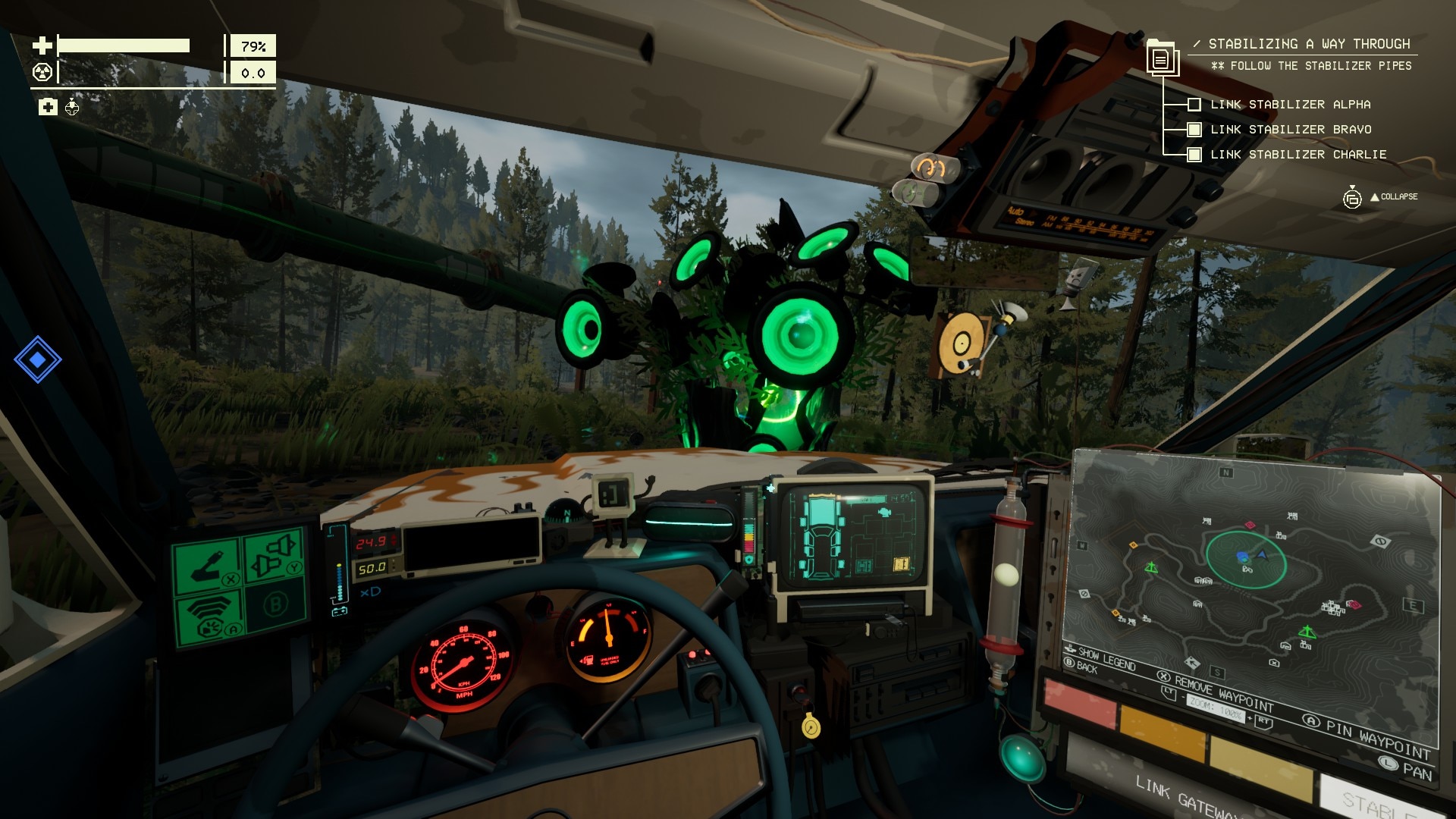Select the Link Stabilizer Alpha objective
Image resolution: width=1456 pixels, height=819 pixels.
pyautogui.click(x=1289, y=105)
